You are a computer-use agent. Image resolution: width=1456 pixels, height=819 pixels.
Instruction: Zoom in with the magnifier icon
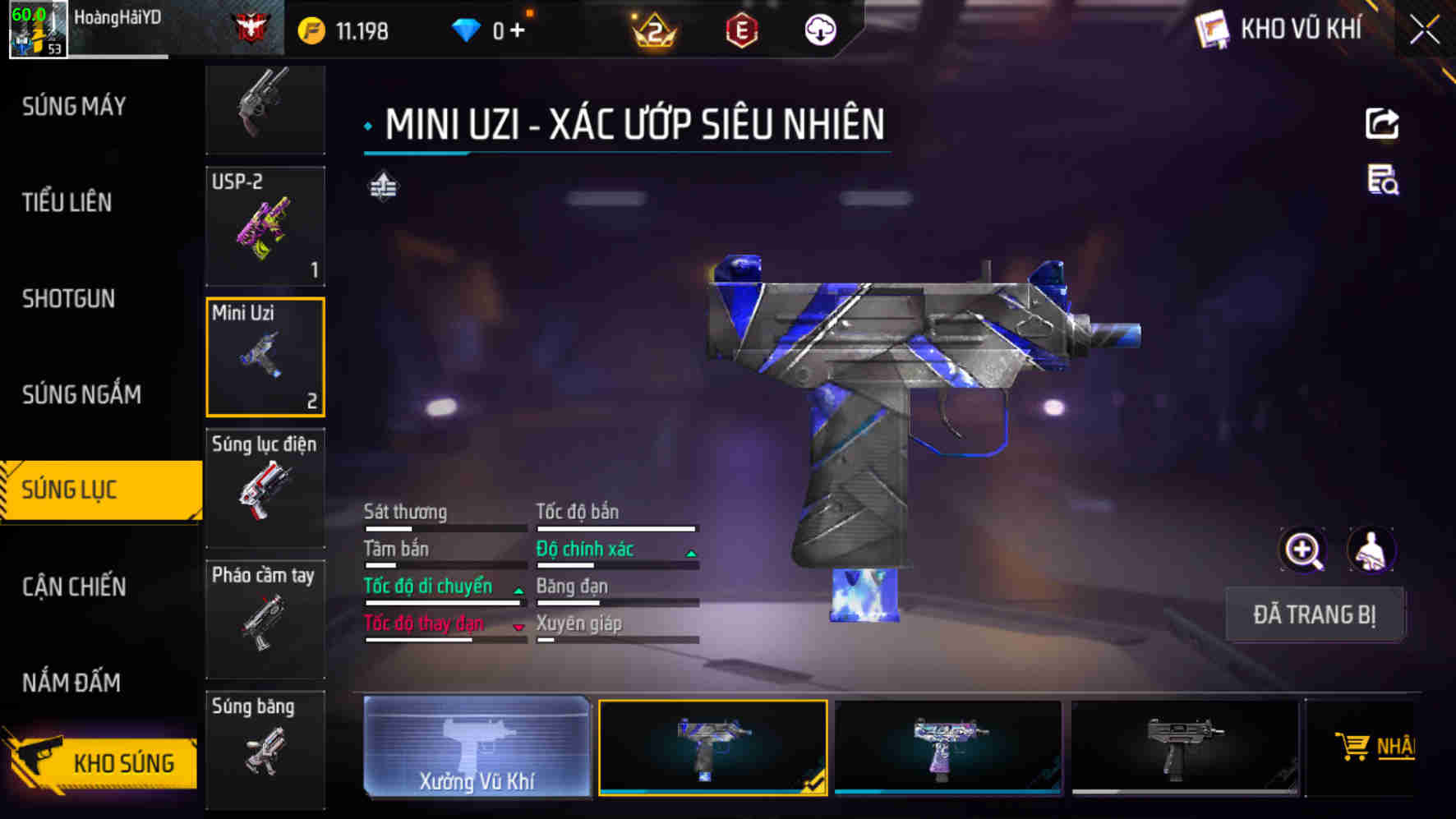coord(1303,550)
